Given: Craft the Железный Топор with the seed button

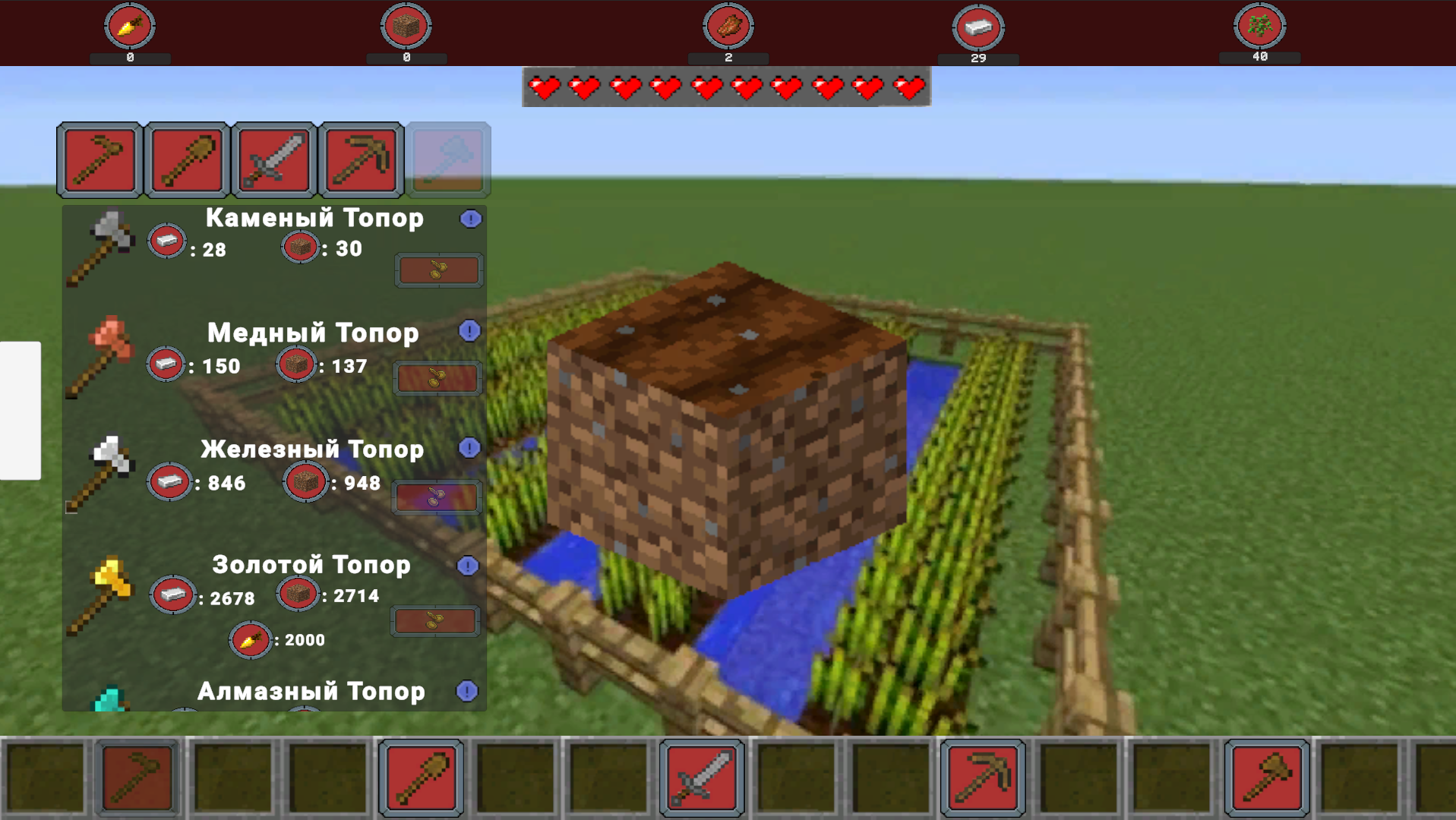Looking at the screenshot, I should point(437,497).
